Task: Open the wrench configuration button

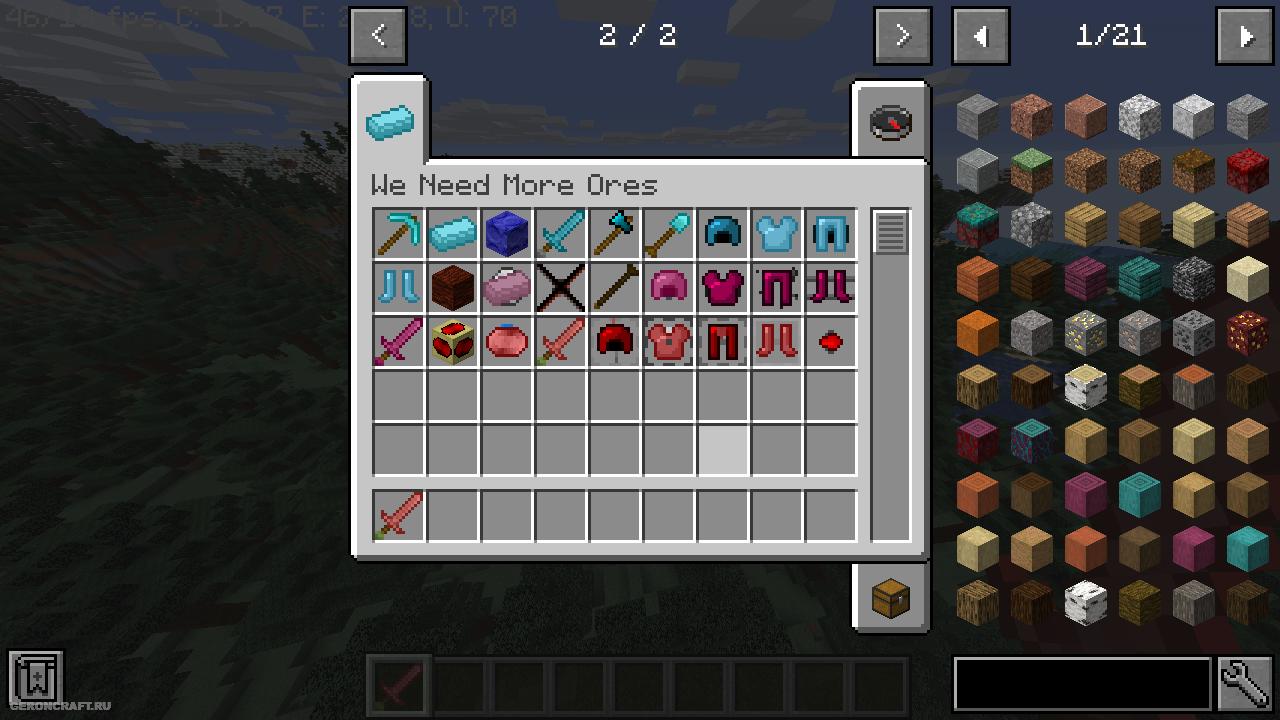Action: tap(1245, 684)
